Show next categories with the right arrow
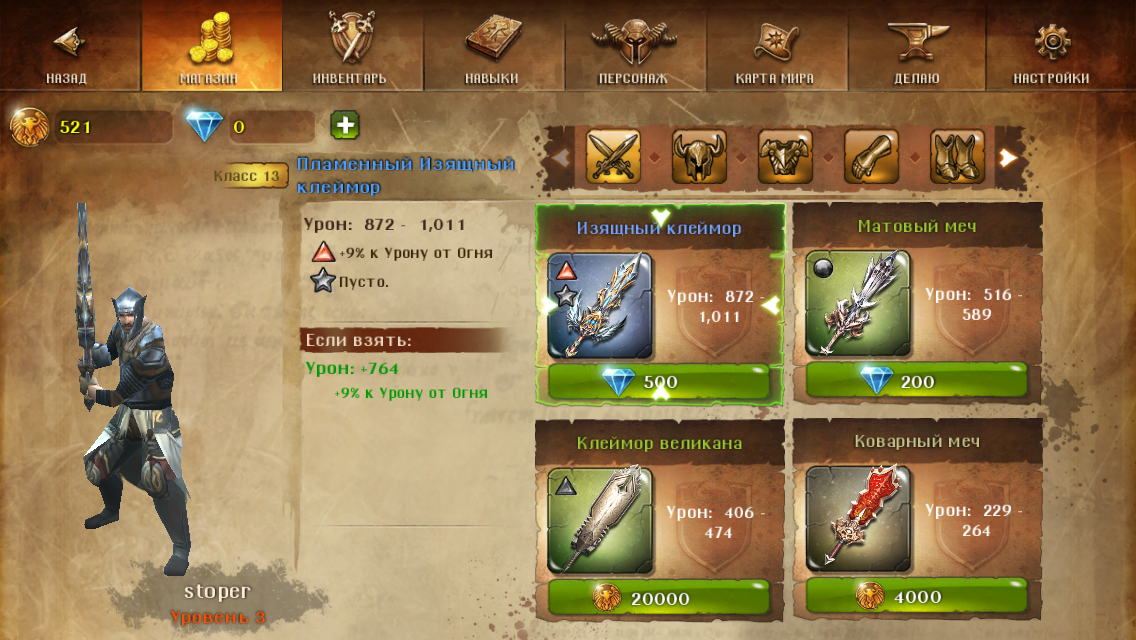The width and height of the screenshot is (1136, 640). click(x=1009, y=157)
